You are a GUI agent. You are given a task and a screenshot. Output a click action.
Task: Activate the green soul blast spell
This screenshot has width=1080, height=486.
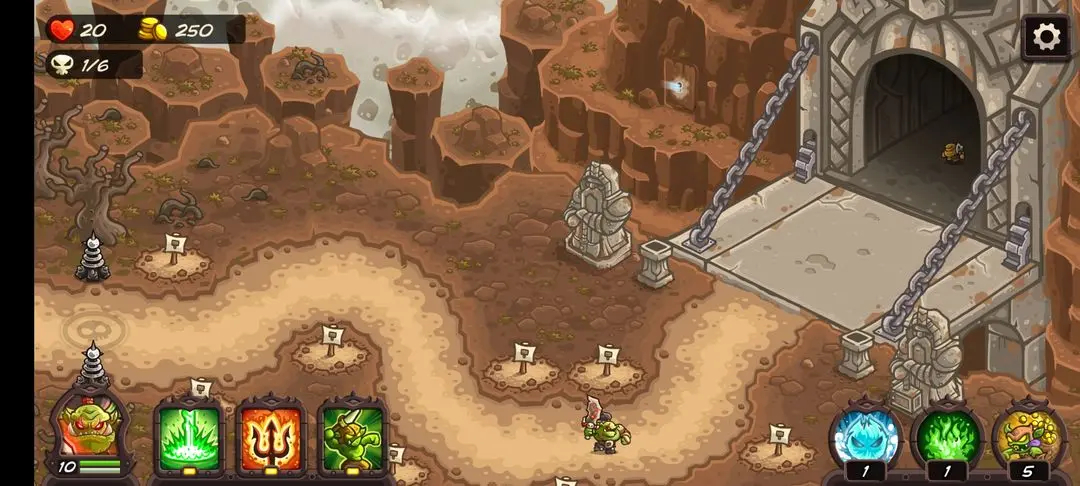tap(189, 437)
